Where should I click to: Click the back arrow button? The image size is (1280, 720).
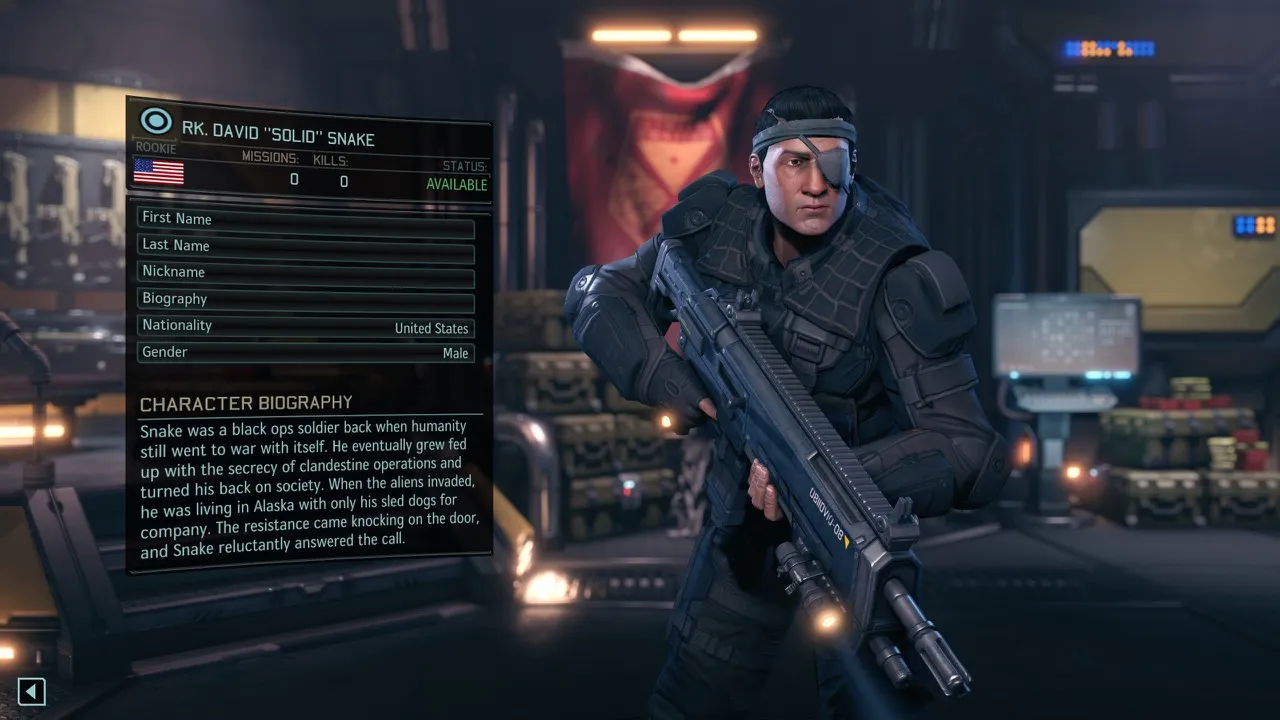[x=32, y=691]
